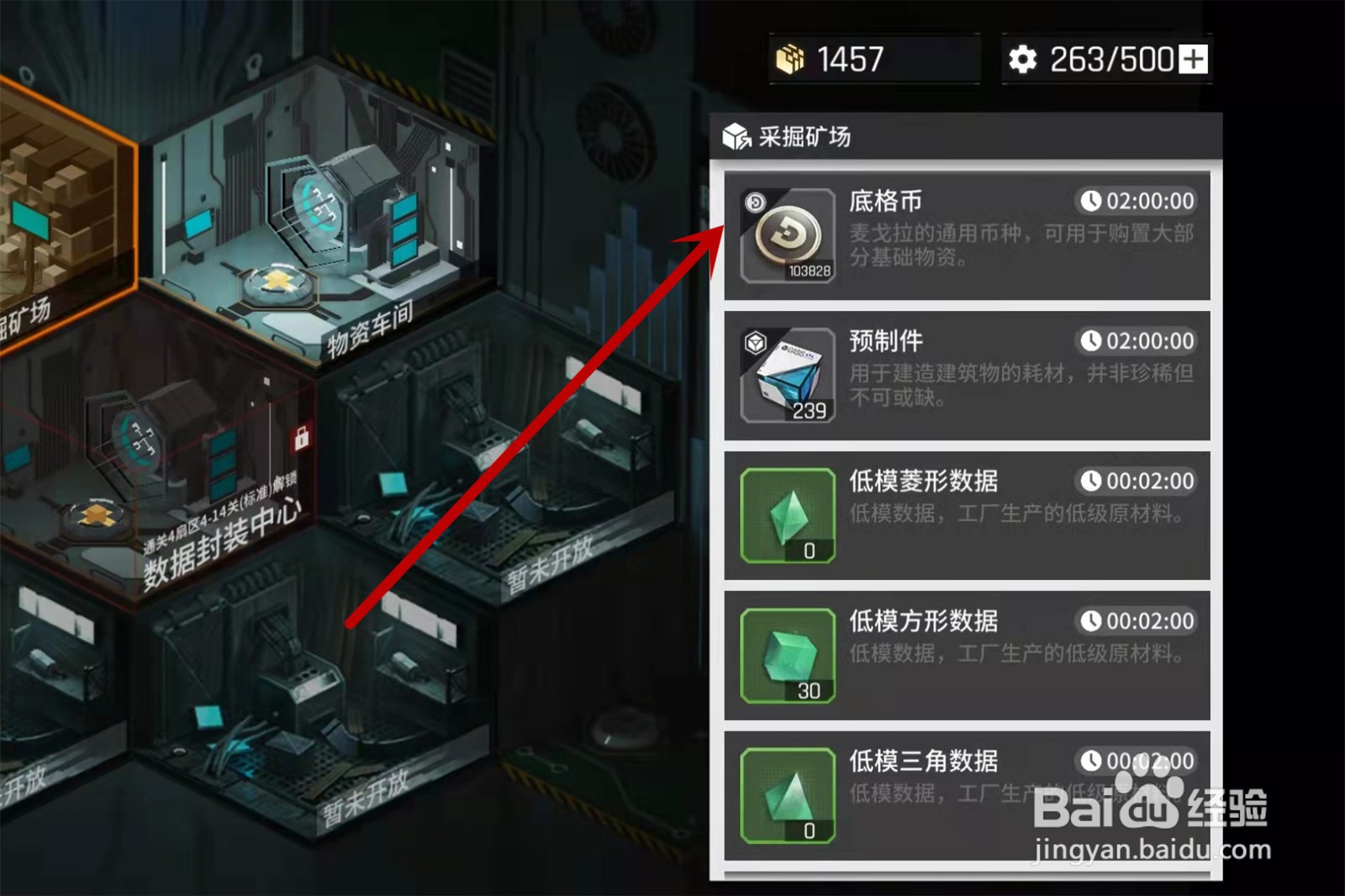Tap the plus button beside 263/500
1345x896 pixels.
tap(1194, 58)
